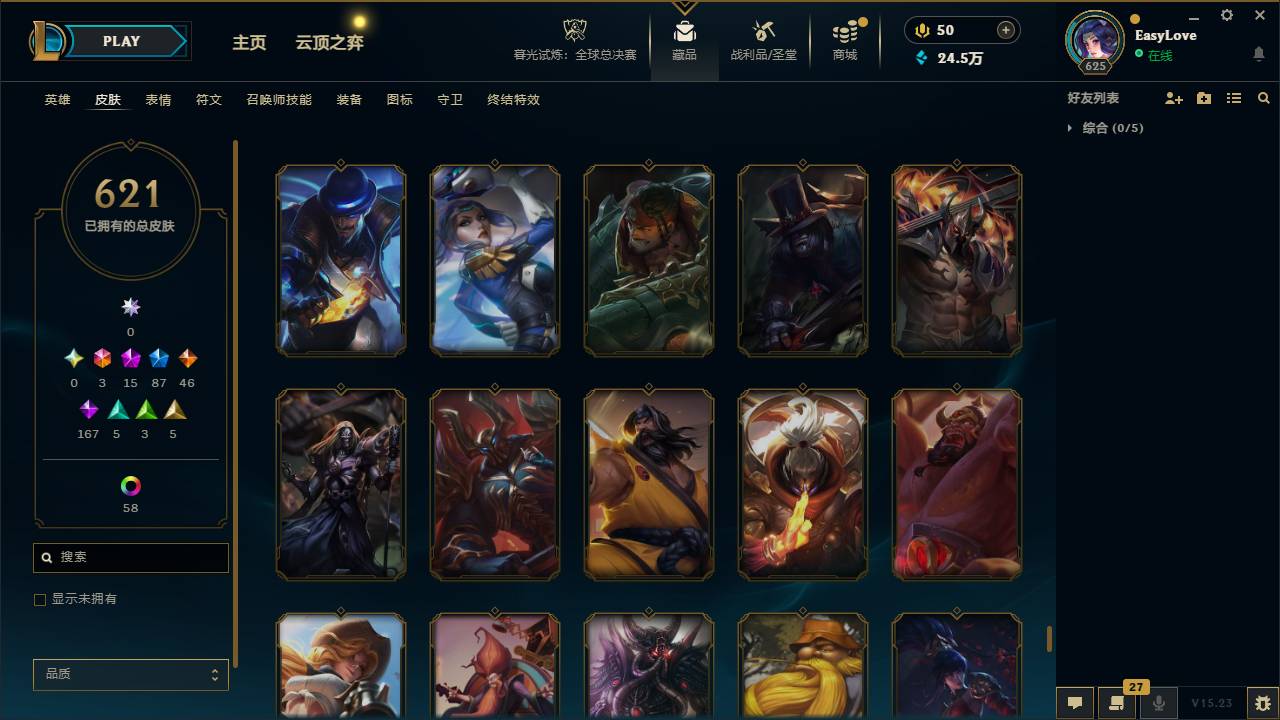Screen dimensions: 1280x720
Task: Go to the 商城 store
Action: 845,41
